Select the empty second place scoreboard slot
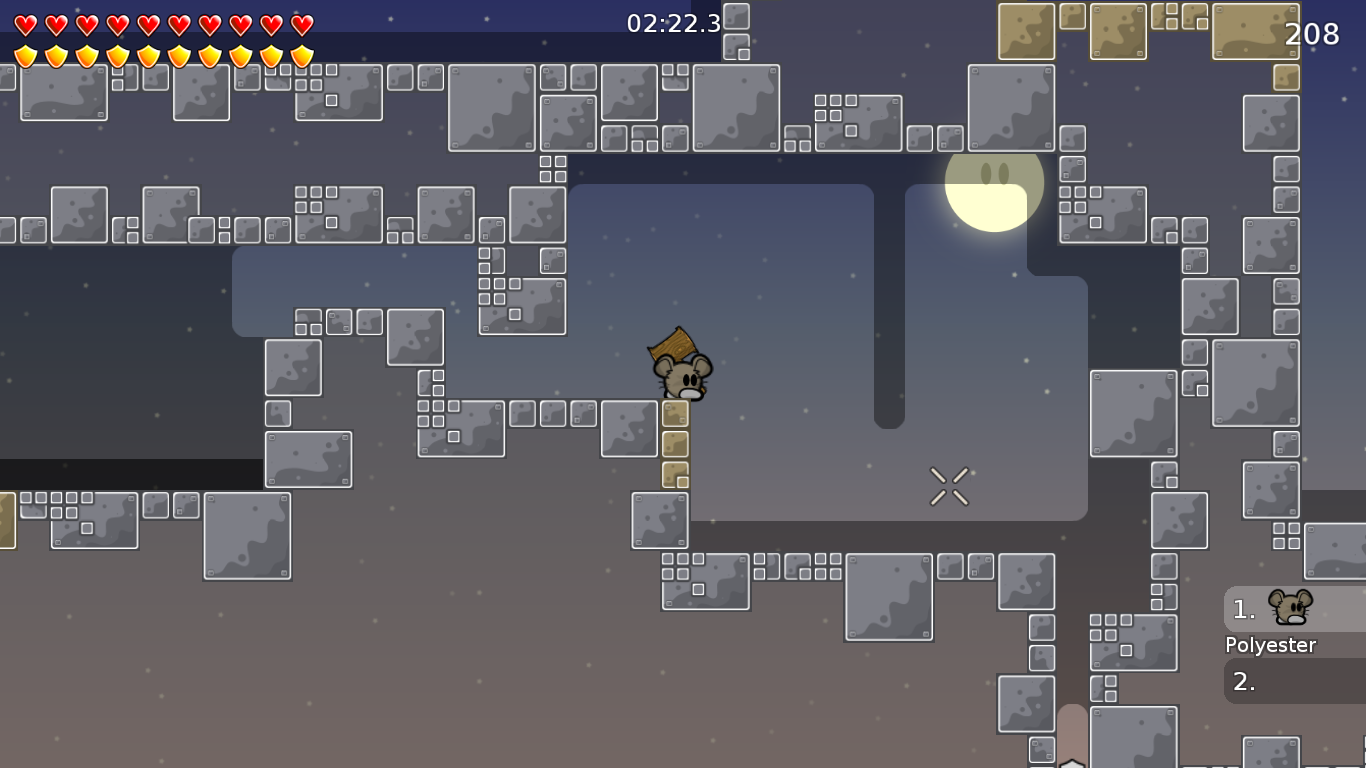 1290,682
